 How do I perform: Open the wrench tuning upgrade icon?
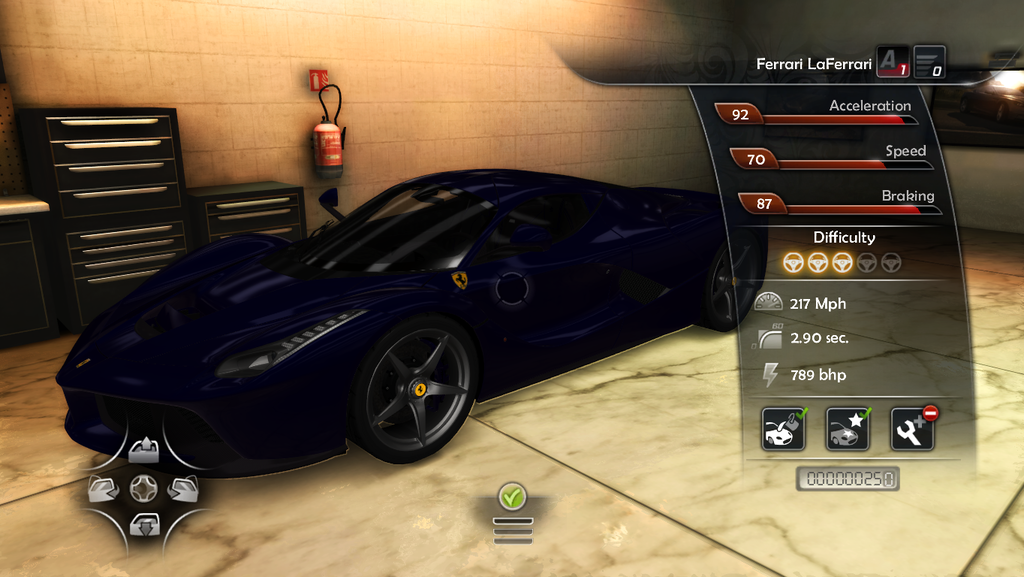click(912, 429)
